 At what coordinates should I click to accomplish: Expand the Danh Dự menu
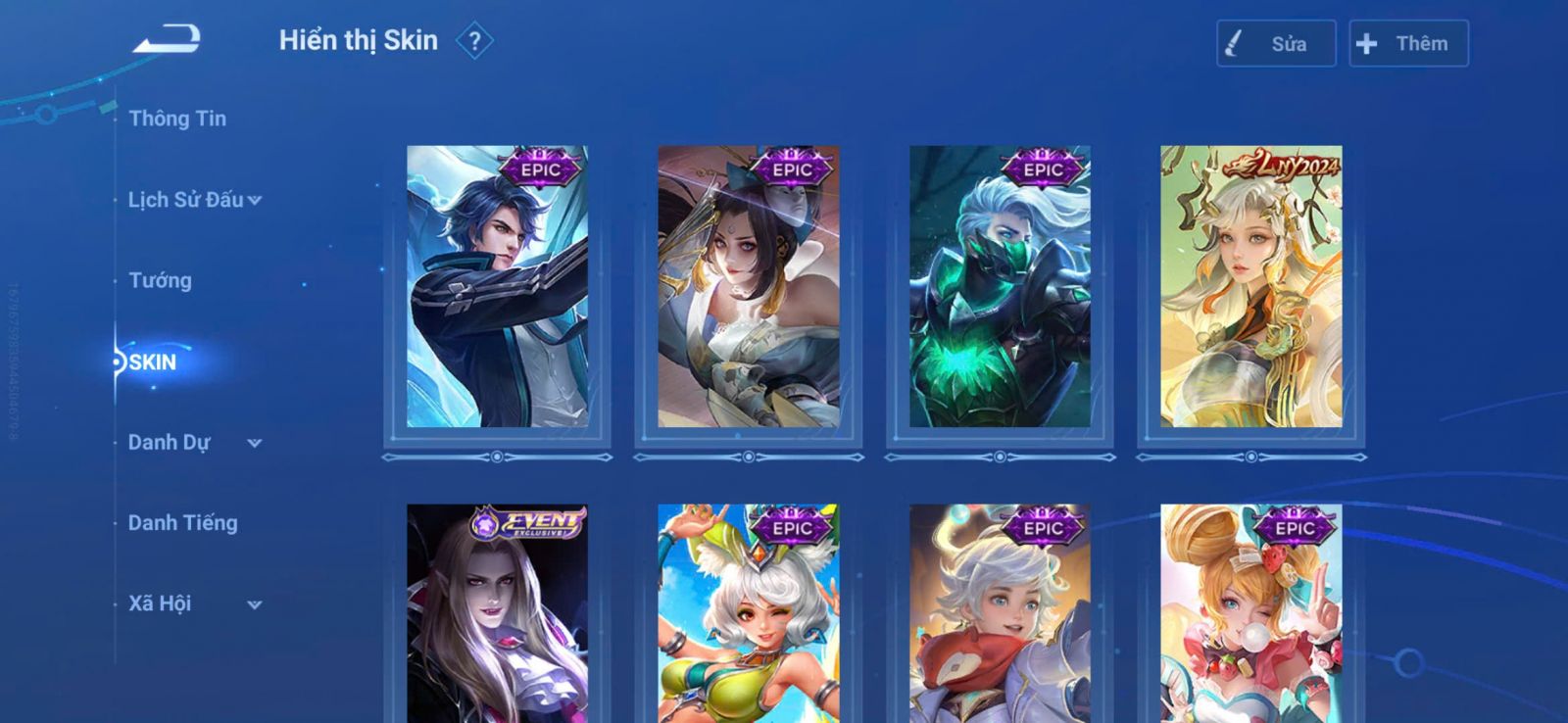(194, 443)
